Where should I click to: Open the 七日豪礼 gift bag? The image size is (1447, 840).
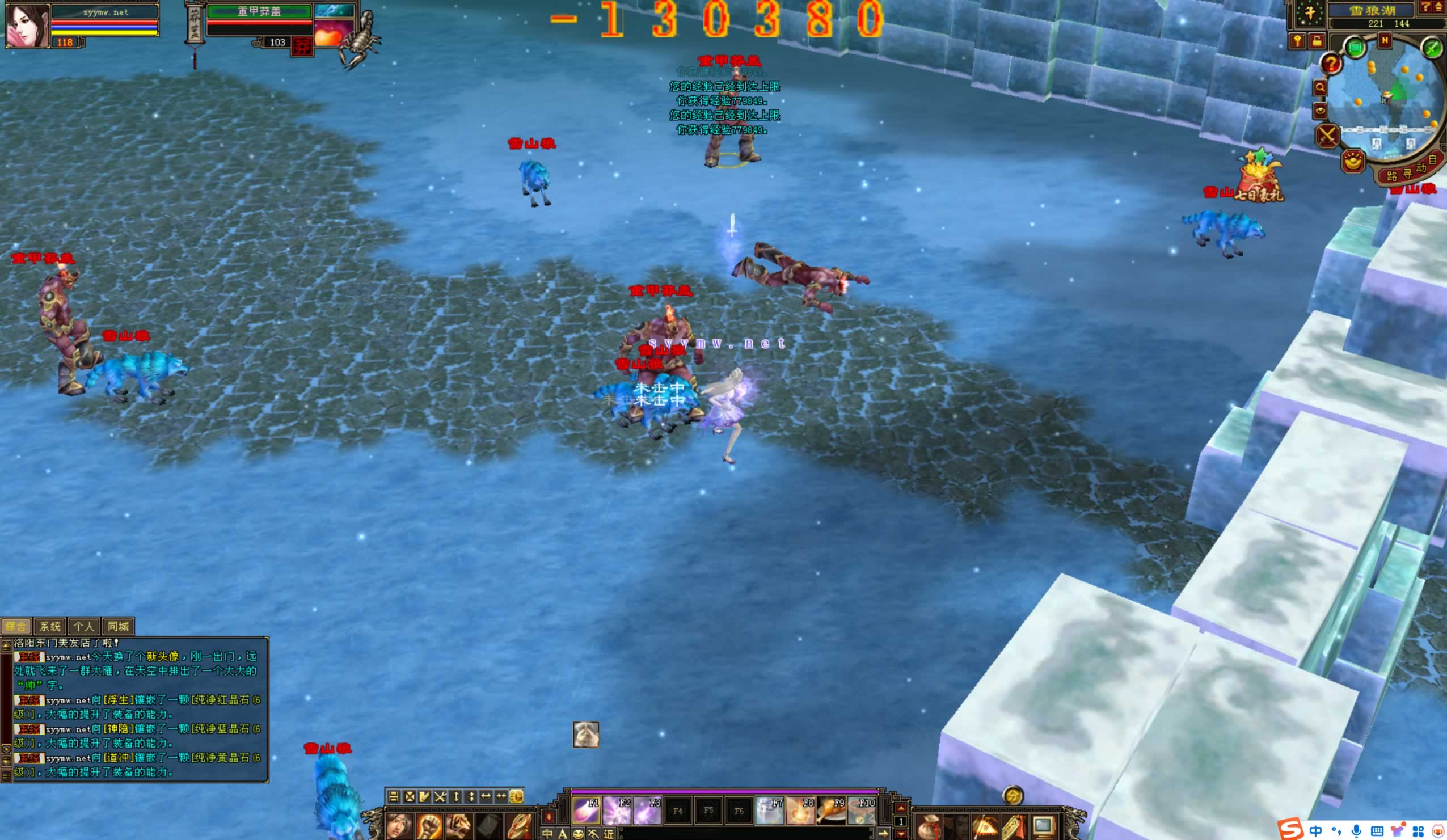point(1260,177)
